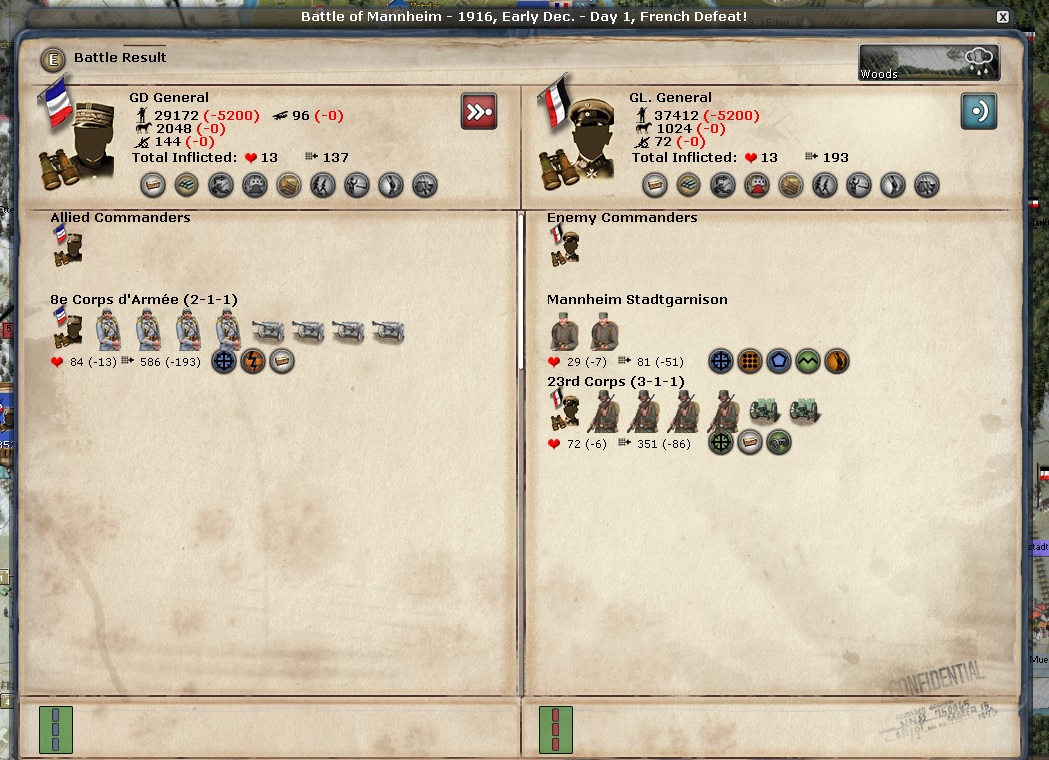Select the 23rd Corps commander icon
The width and height of the screenshot is (1049, 760).
[x=566, y=412]
